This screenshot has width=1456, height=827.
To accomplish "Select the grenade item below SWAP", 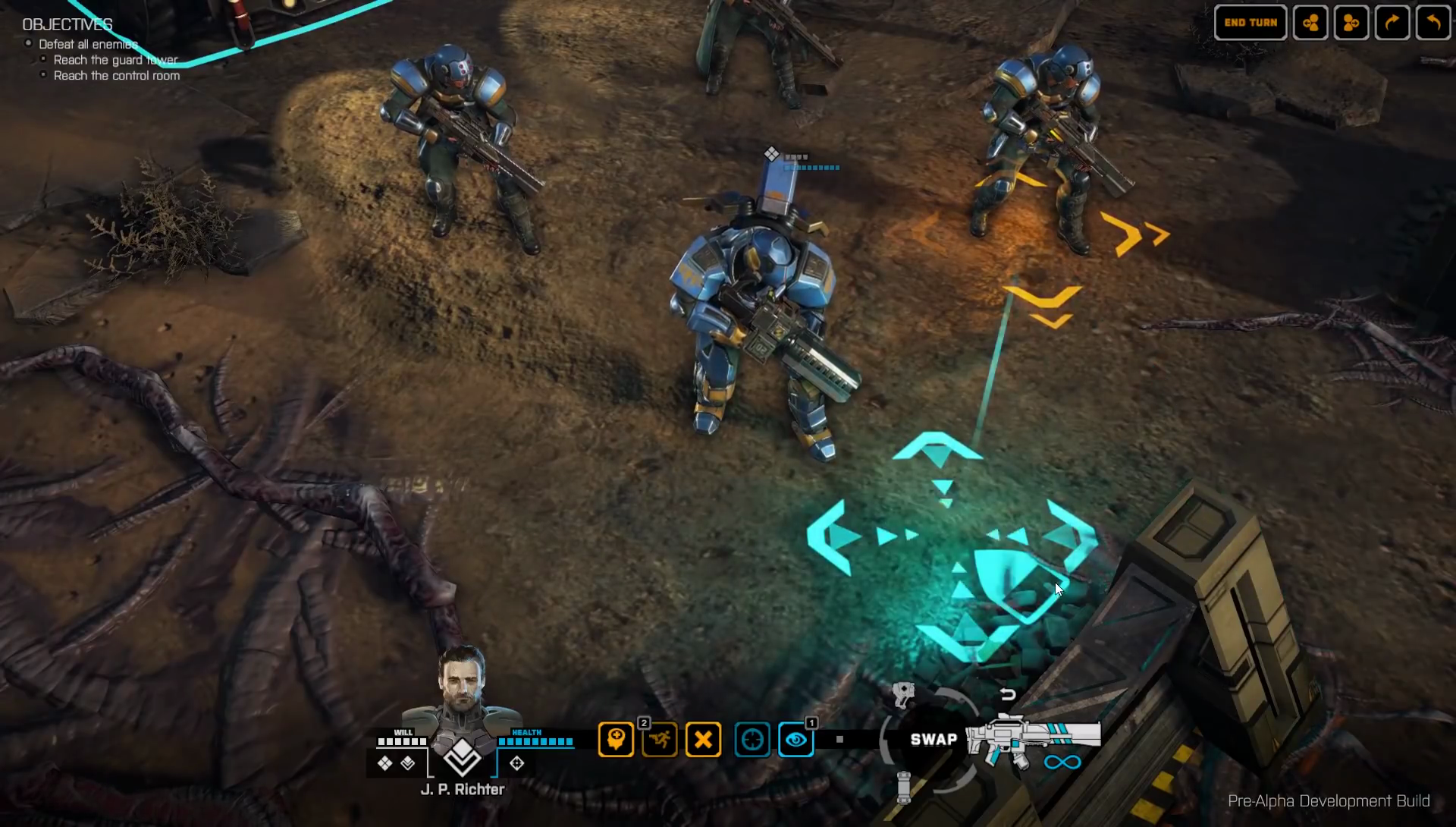I will pyautogui.click(x=903, y=787).
